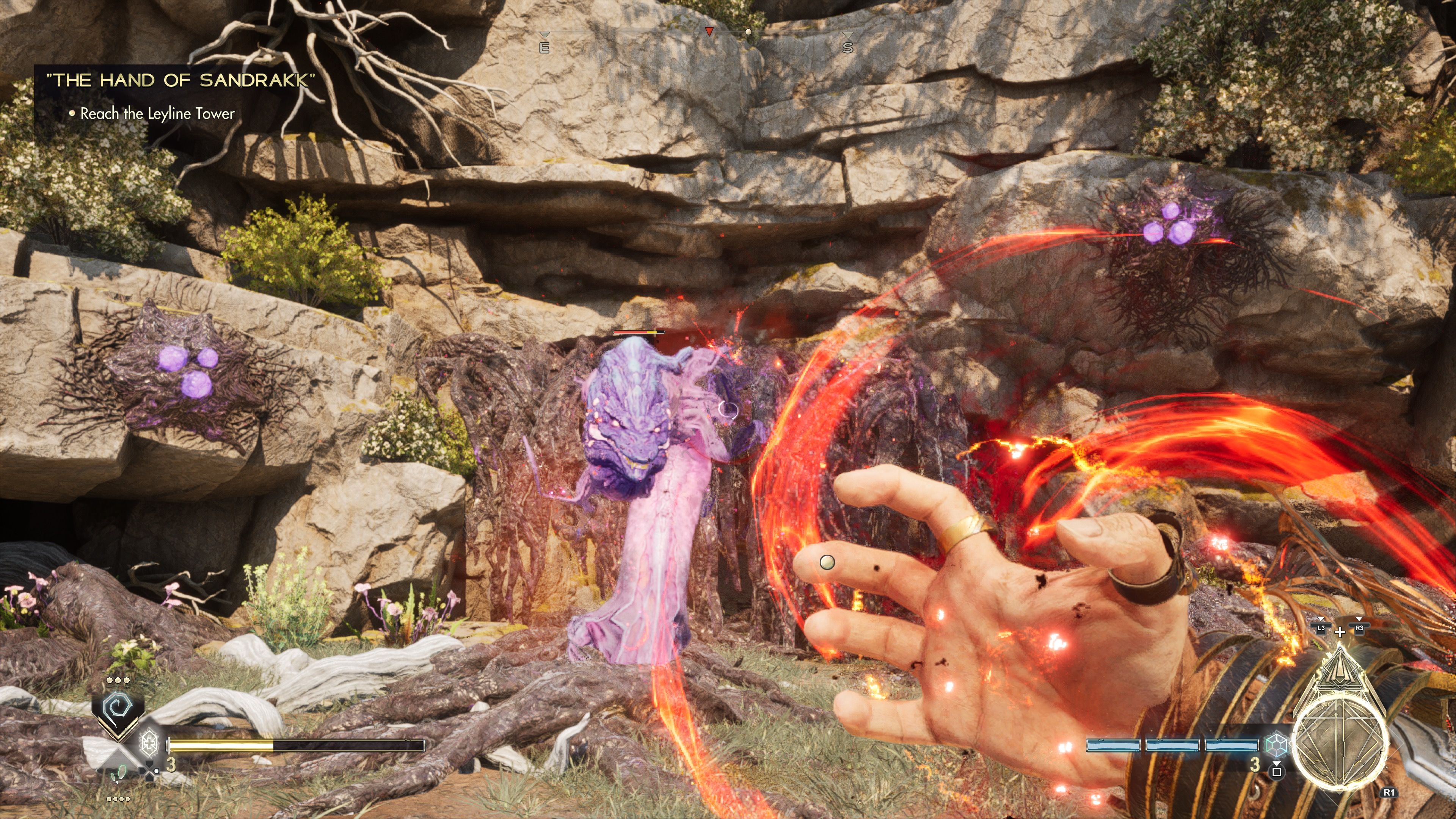
Task: Click the quest title THE HAND OF SANDRAKK
Action: click(181, 80)
